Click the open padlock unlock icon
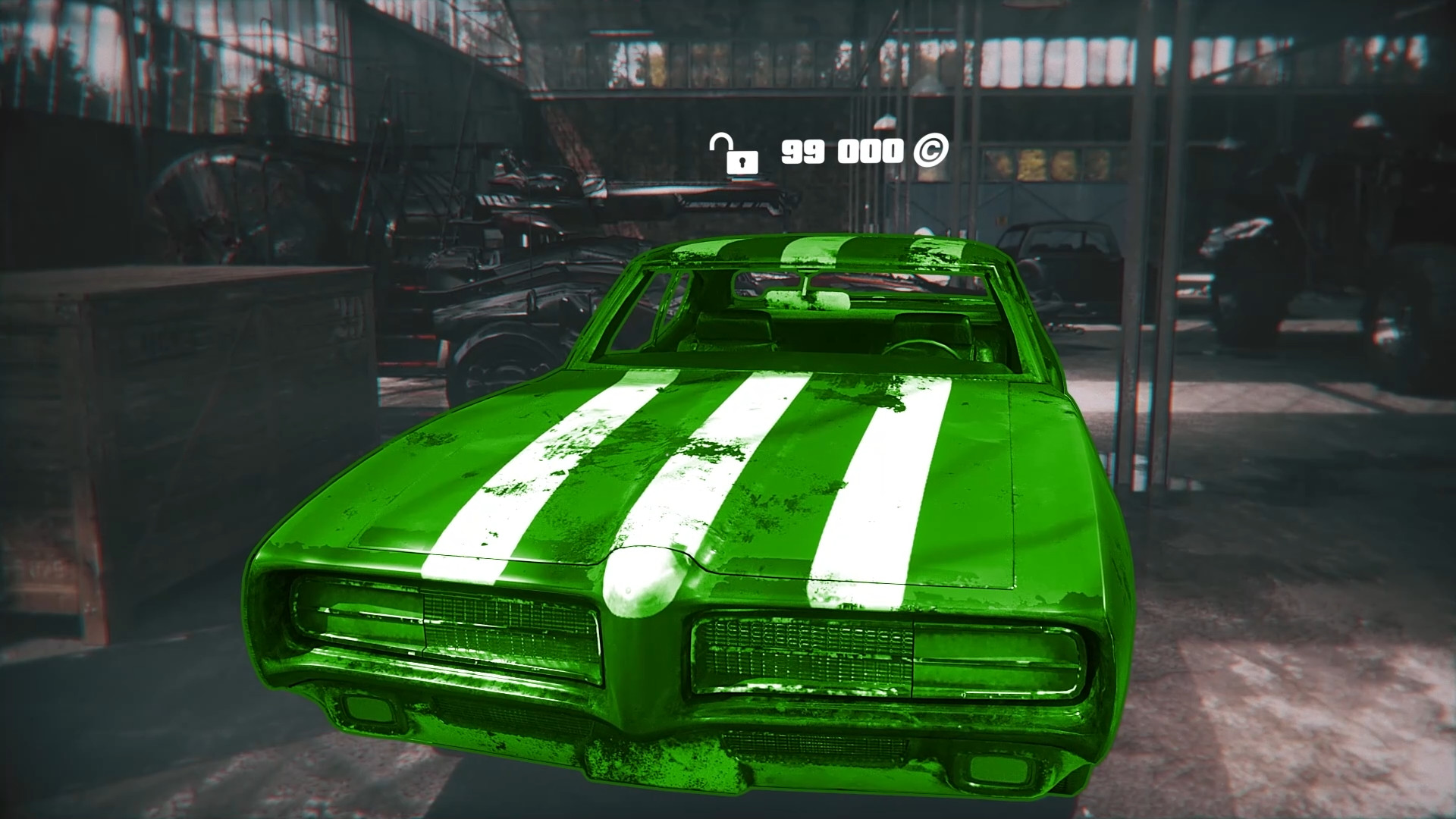 [734, 155]
